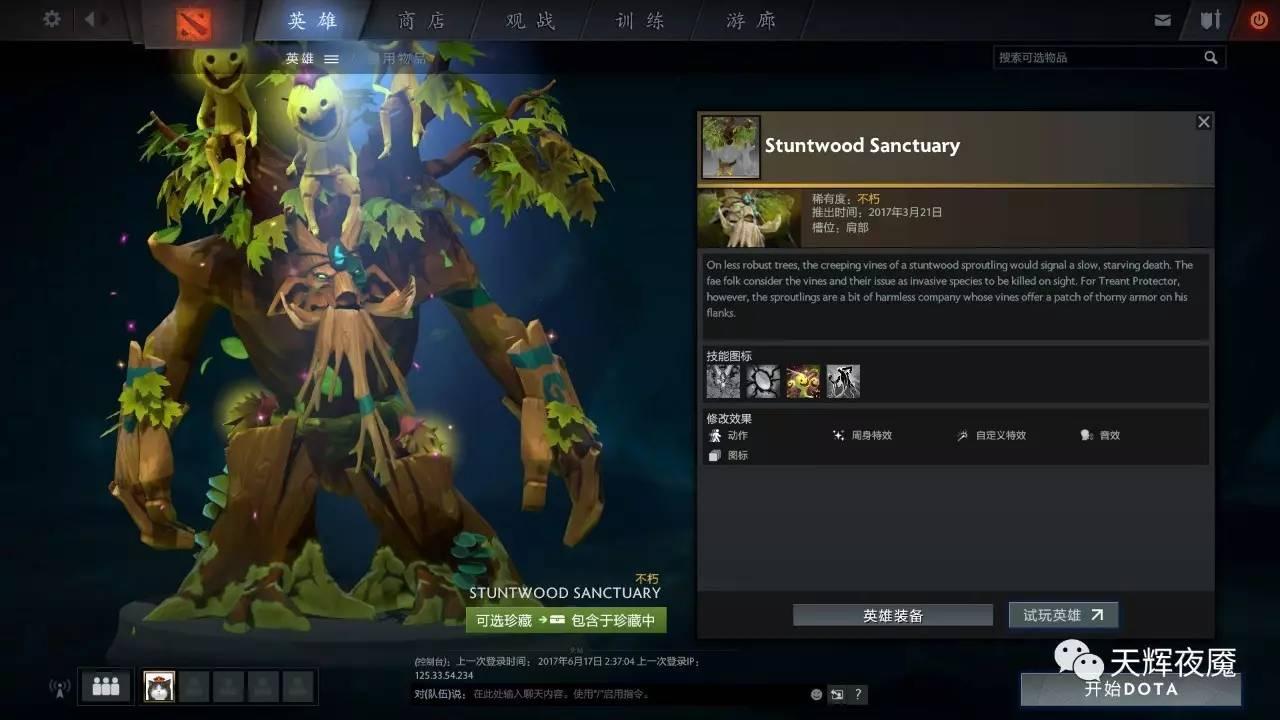Click the 试玩英雄 button
The image size is (1280, 720).
pyautogui.click(x=1063, y=614)
